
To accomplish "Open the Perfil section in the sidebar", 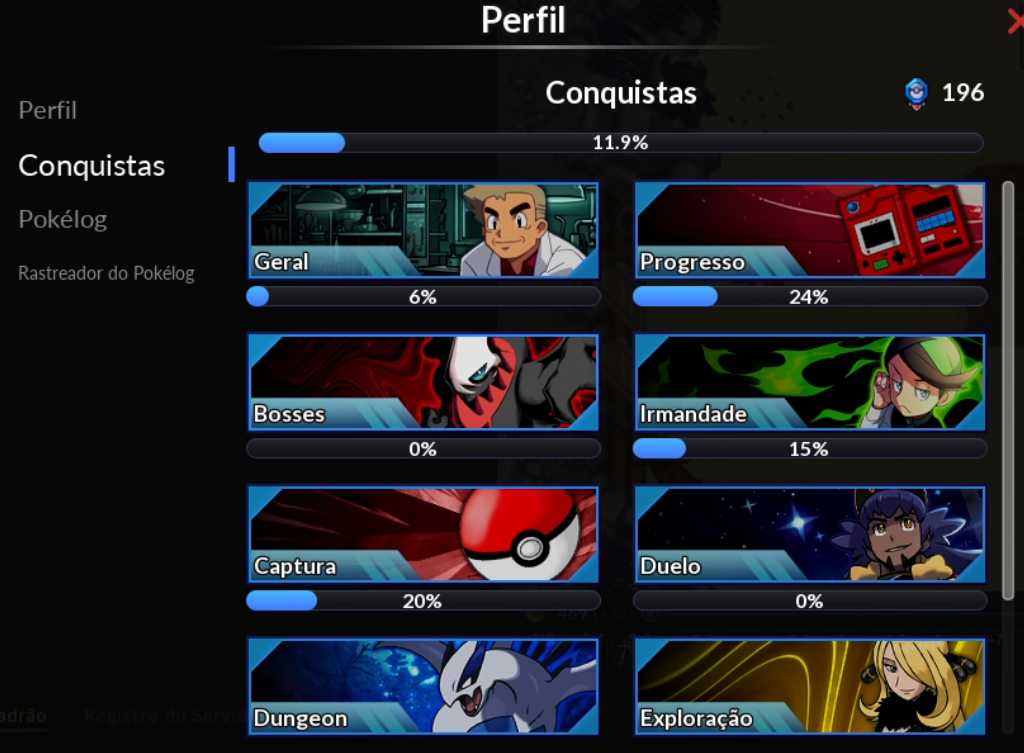I will click(47, 110).
